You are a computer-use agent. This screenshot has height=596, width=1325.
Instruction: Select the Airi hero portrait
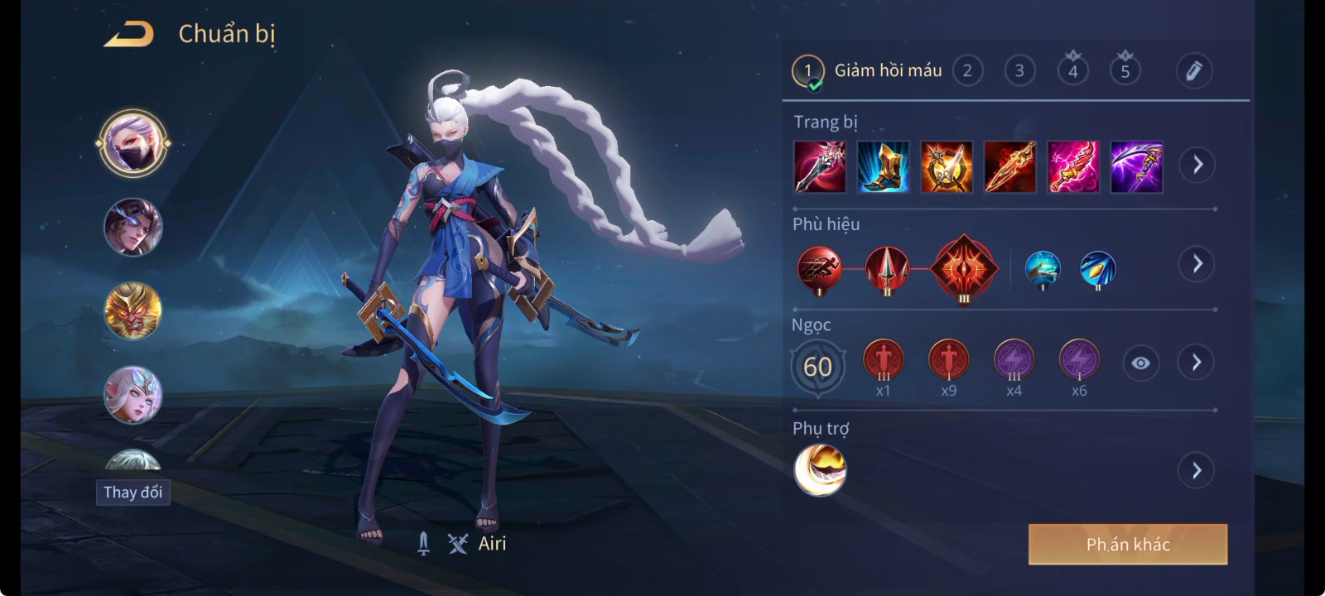click(133, 143)
